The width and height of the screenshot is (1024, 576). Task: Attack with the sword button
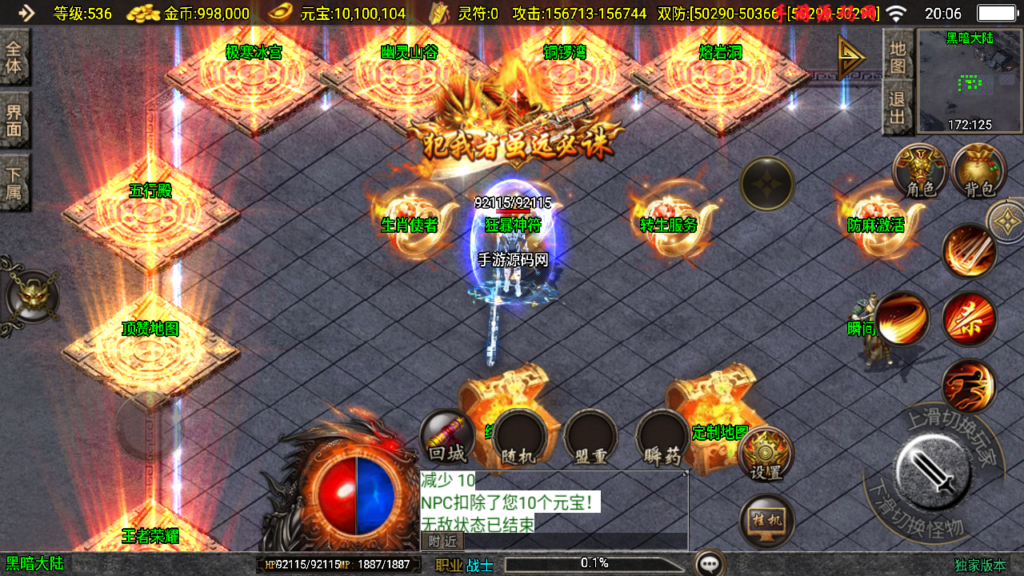click(933, 469)
